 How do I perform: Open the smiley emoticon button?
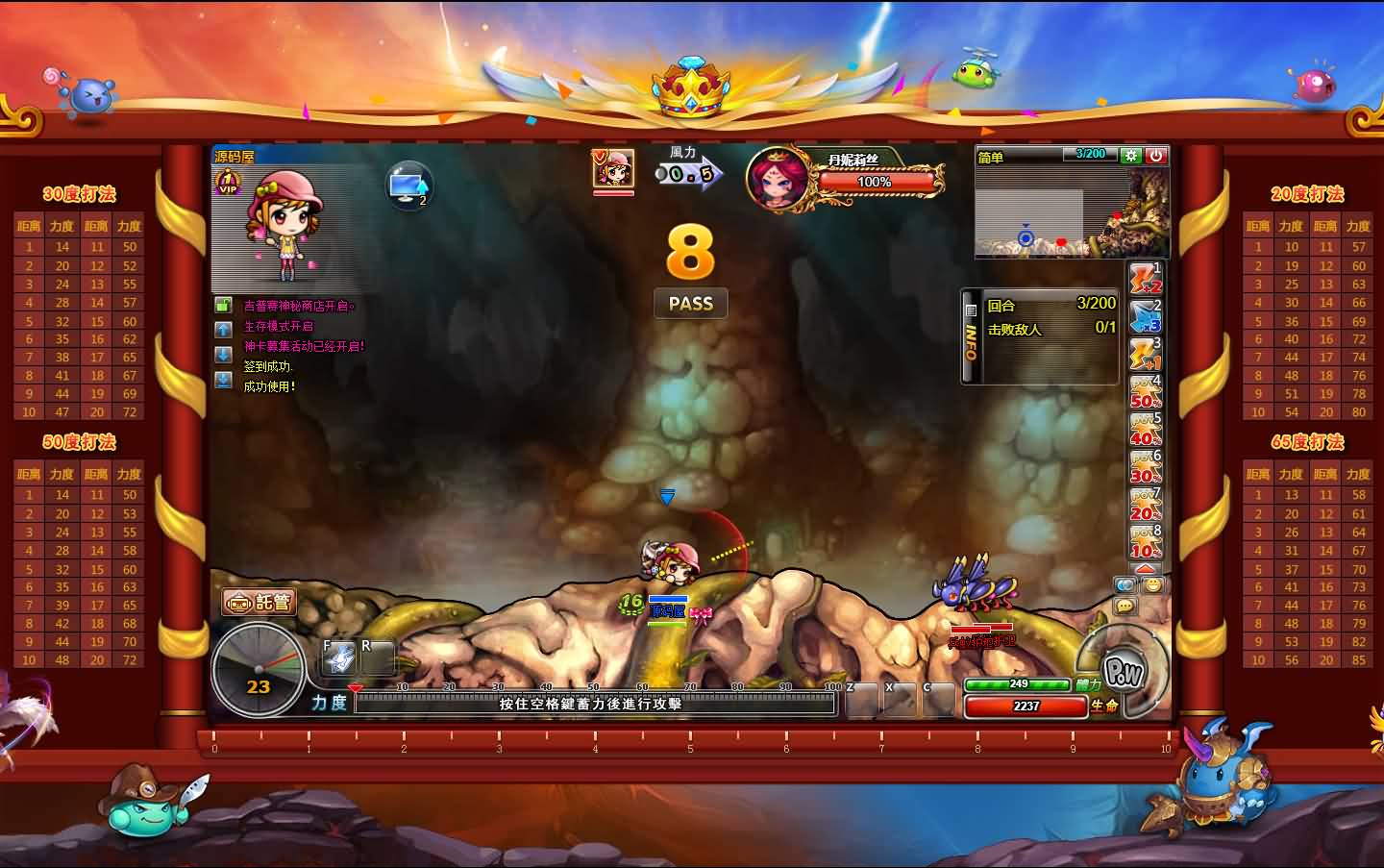click(x=1152, y=584)
